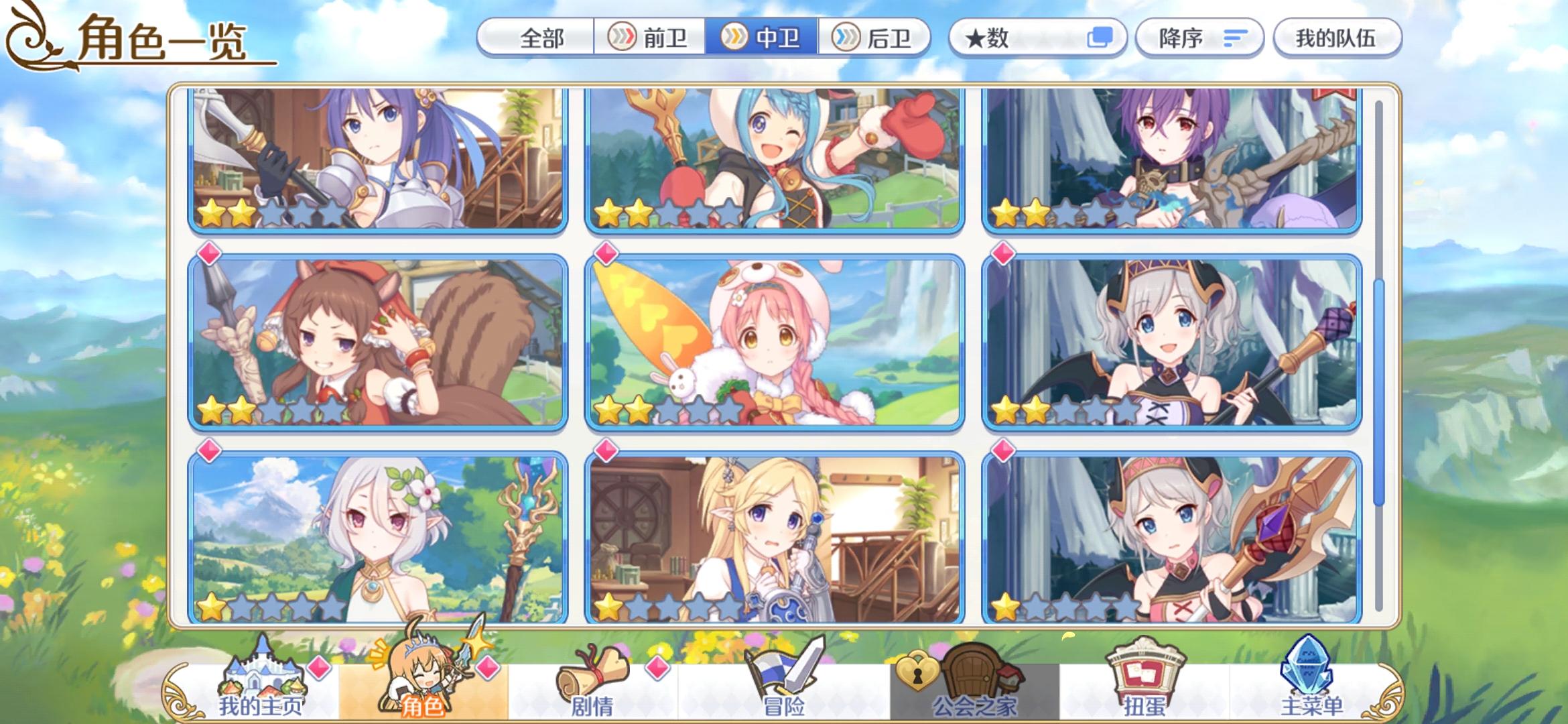Viewport: 1568px width, 724px height.
Task: Switch to the 全部 filter tab
Action: coord(543,38)
